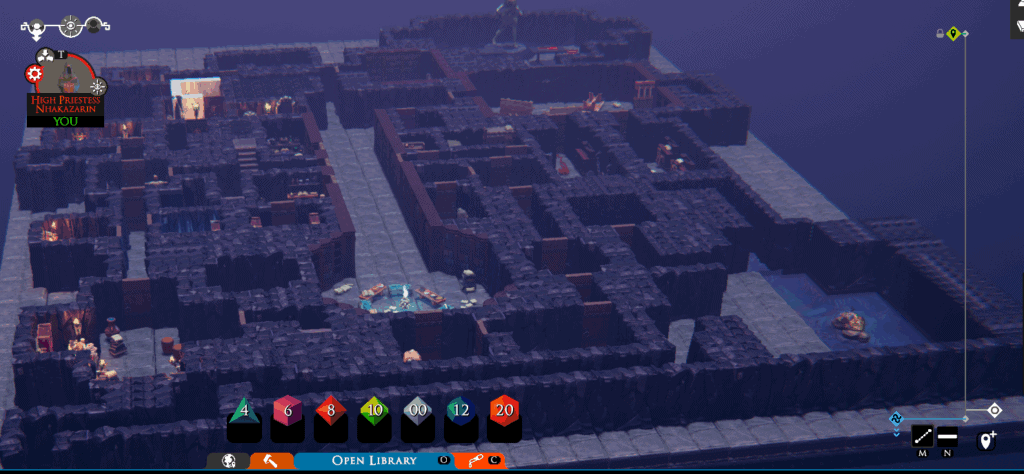Pick the red d8 die

(x=331, y=411)
